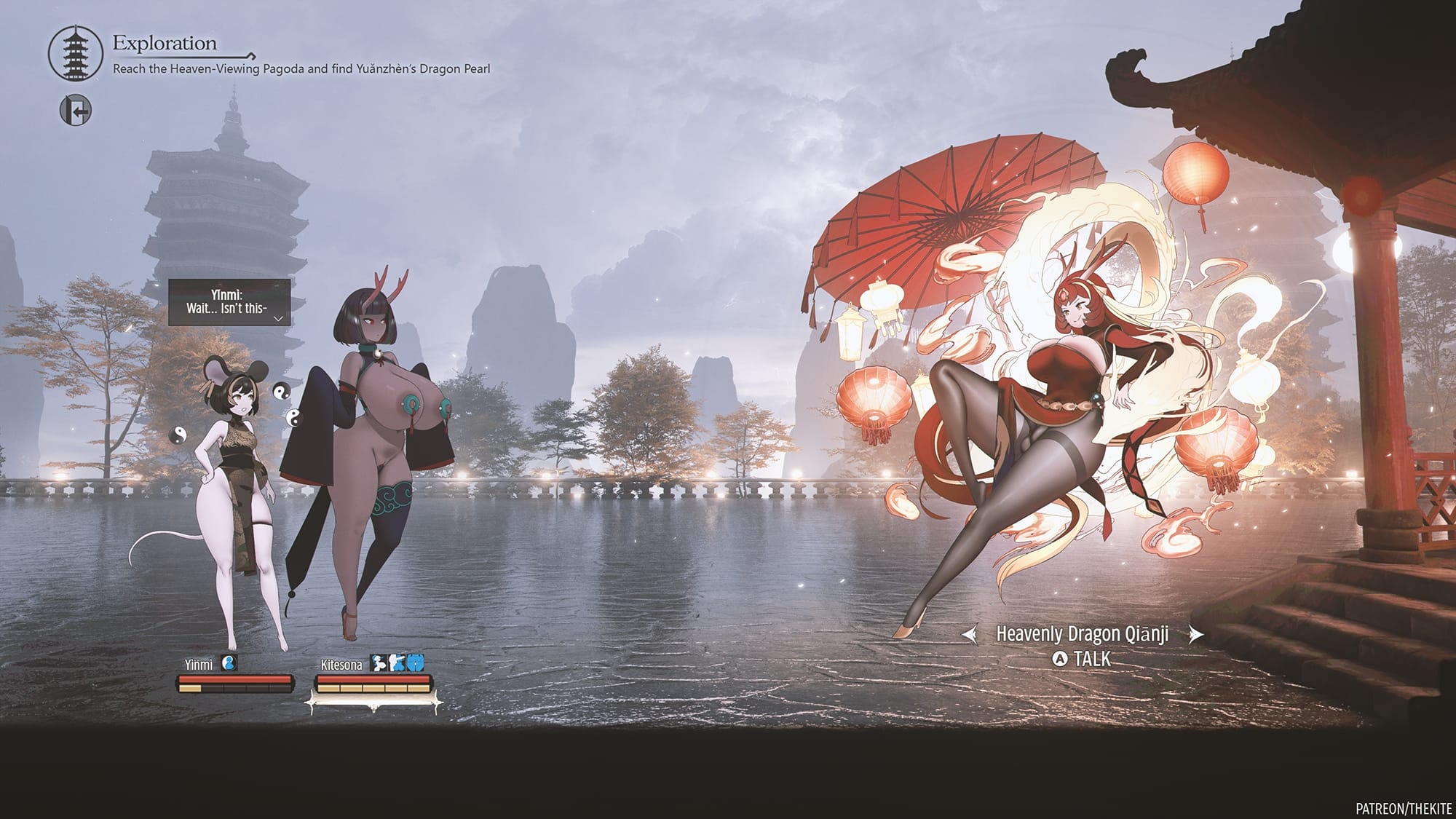Select the previous target with the left arrow

(x=970, y=635)
